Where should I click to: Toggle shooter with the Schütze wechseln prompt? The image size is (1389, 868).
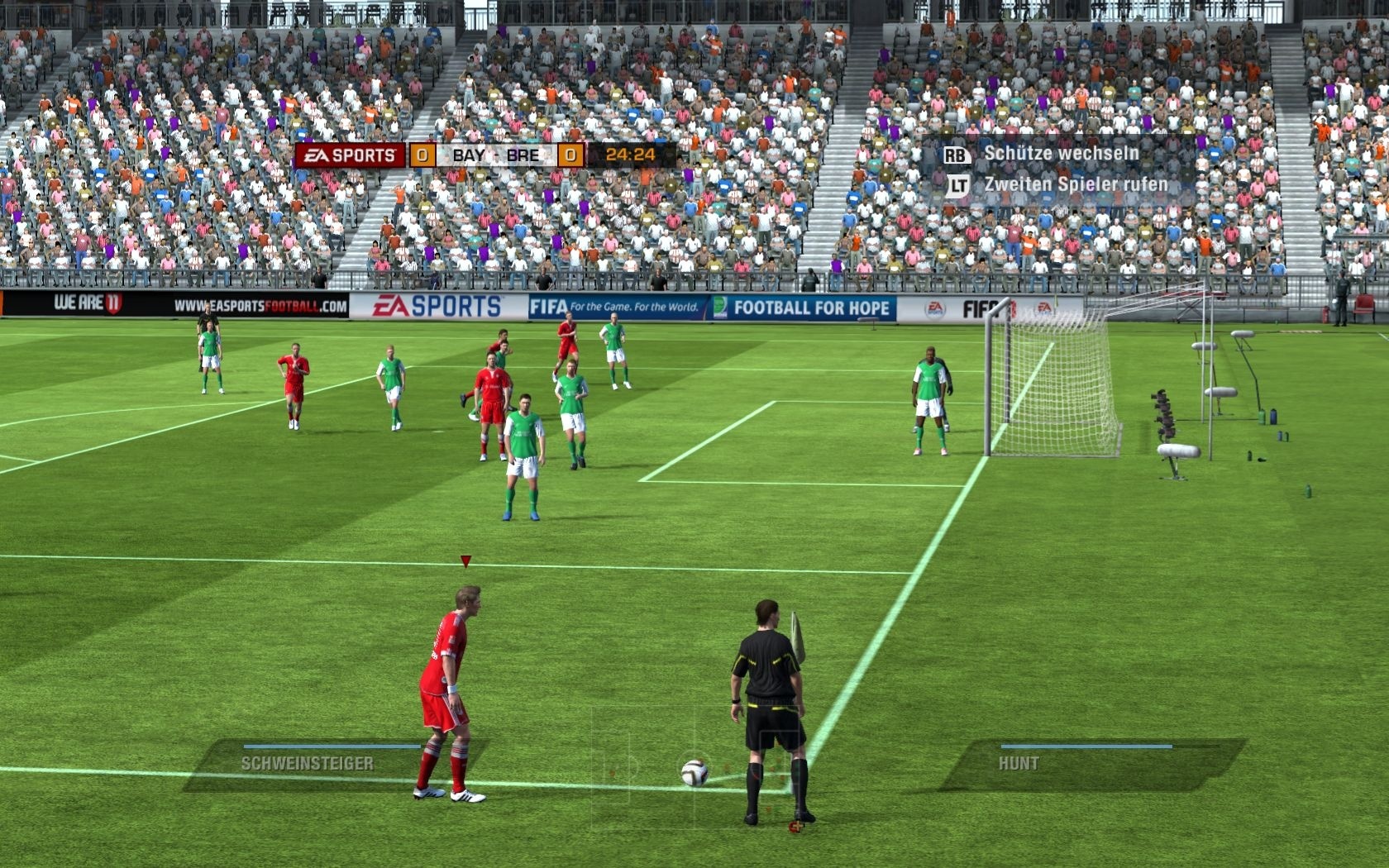1061,153
